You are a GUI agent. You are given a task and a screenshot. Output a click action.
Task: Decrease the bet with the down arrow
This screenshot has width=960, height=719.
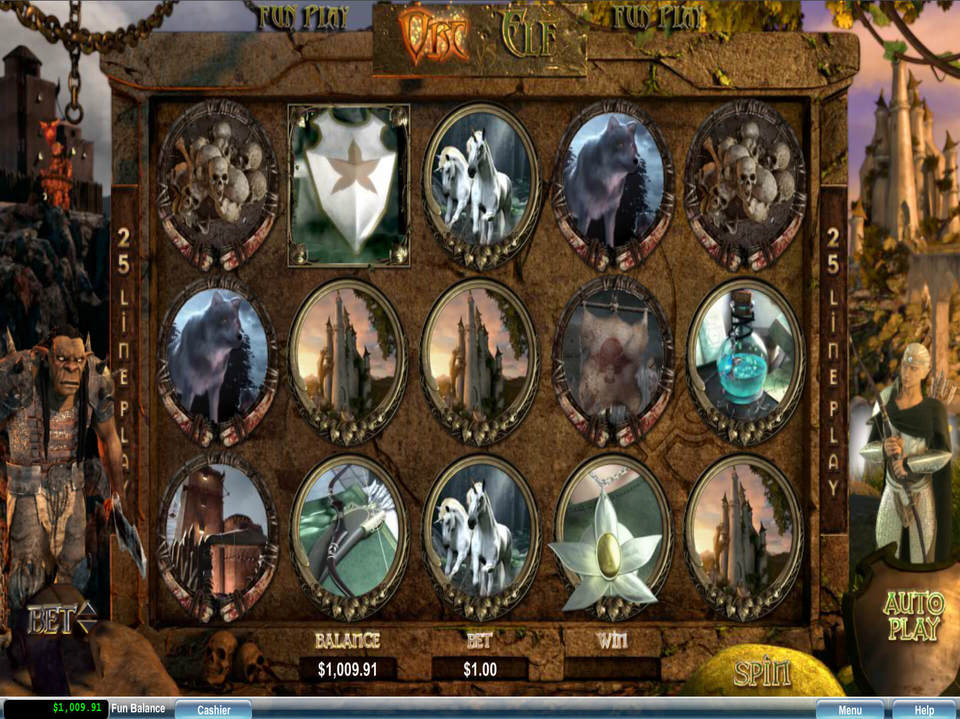click(x=87, y=628)
